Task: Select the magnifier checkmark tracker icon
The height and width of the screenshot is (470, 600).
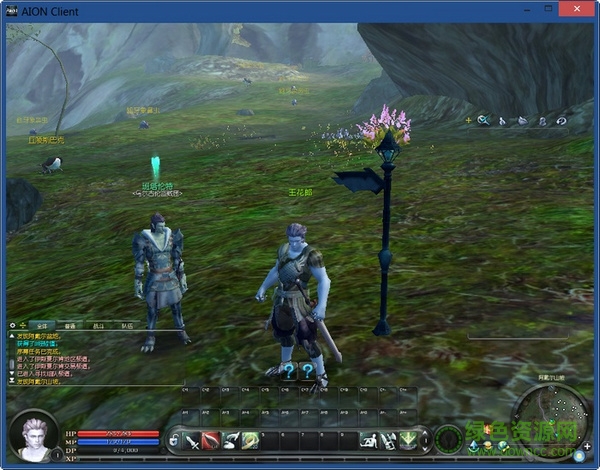Action: coord(483,120)
